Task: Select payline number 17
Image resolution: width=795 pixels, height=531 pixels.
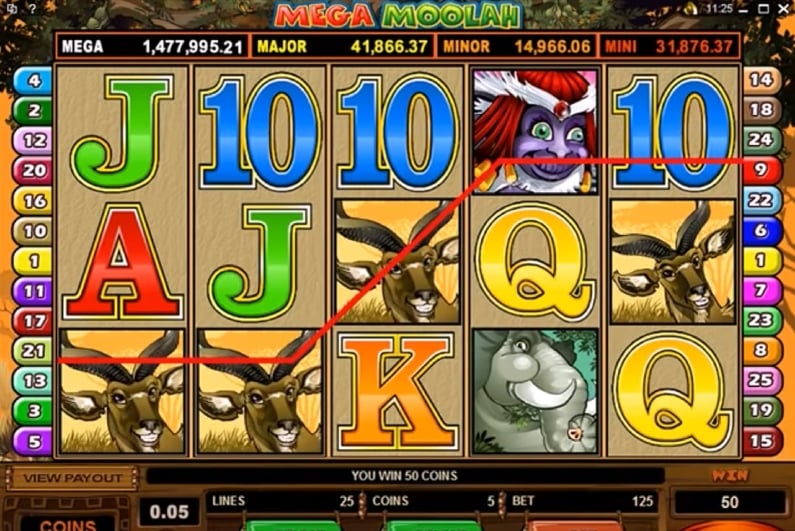Action: click(x=34, y=322)
